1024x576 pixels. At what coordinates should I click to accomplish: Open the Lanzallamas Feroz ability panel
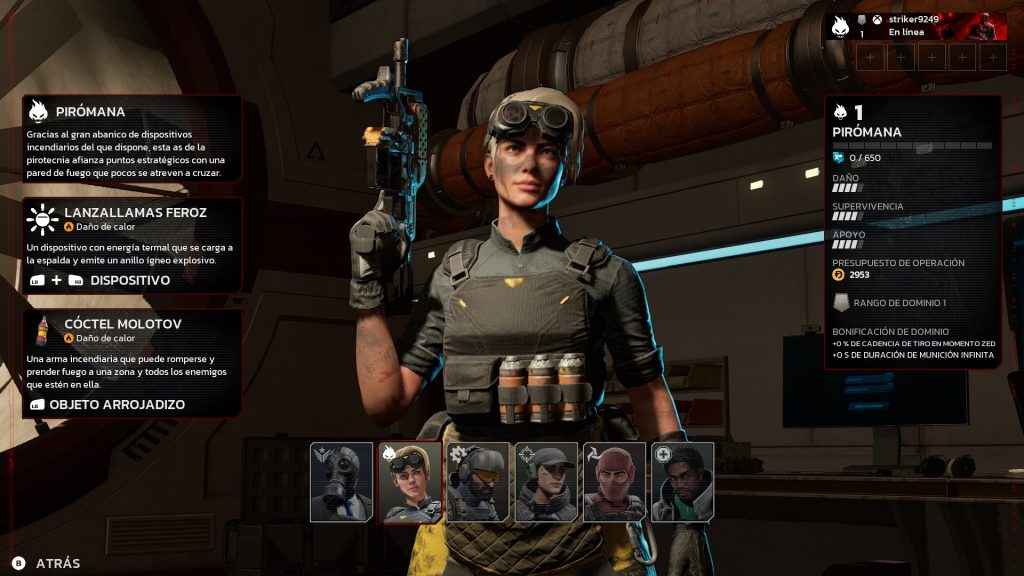click(x=133, y=245)
